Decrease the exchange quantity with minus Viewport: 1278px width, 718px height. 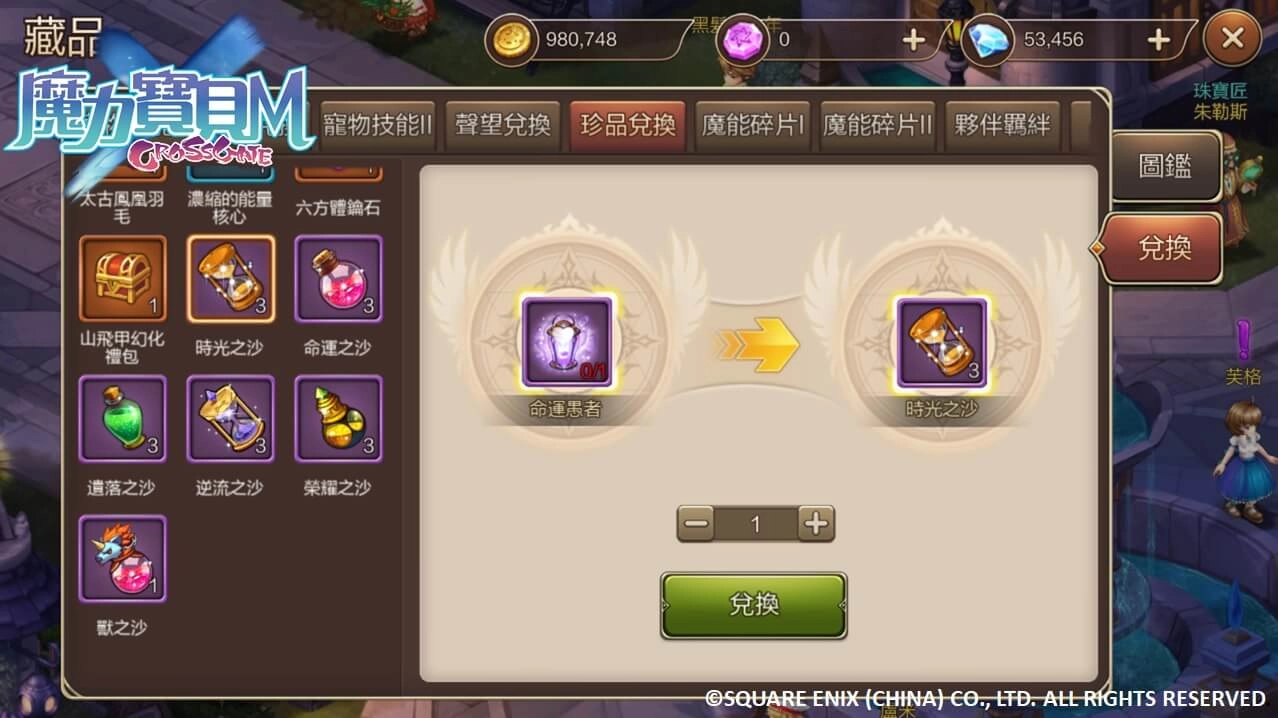click(696, 523)
